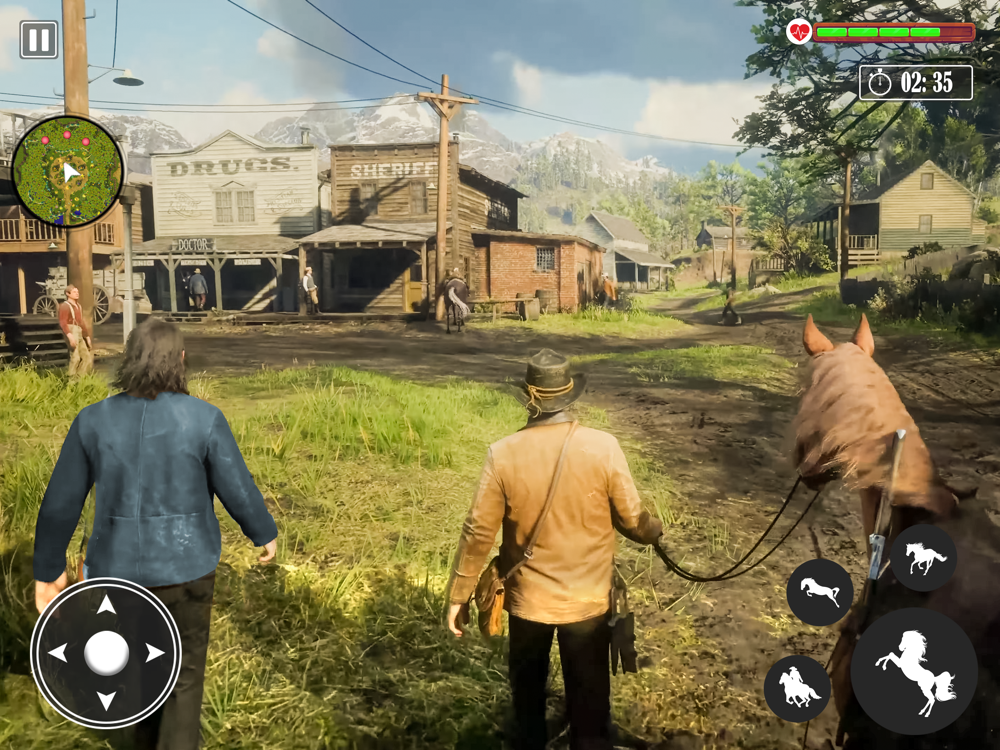Tap the joystick's right arrow
This screenshot has height=750, width=1000.
click(154, 653)
